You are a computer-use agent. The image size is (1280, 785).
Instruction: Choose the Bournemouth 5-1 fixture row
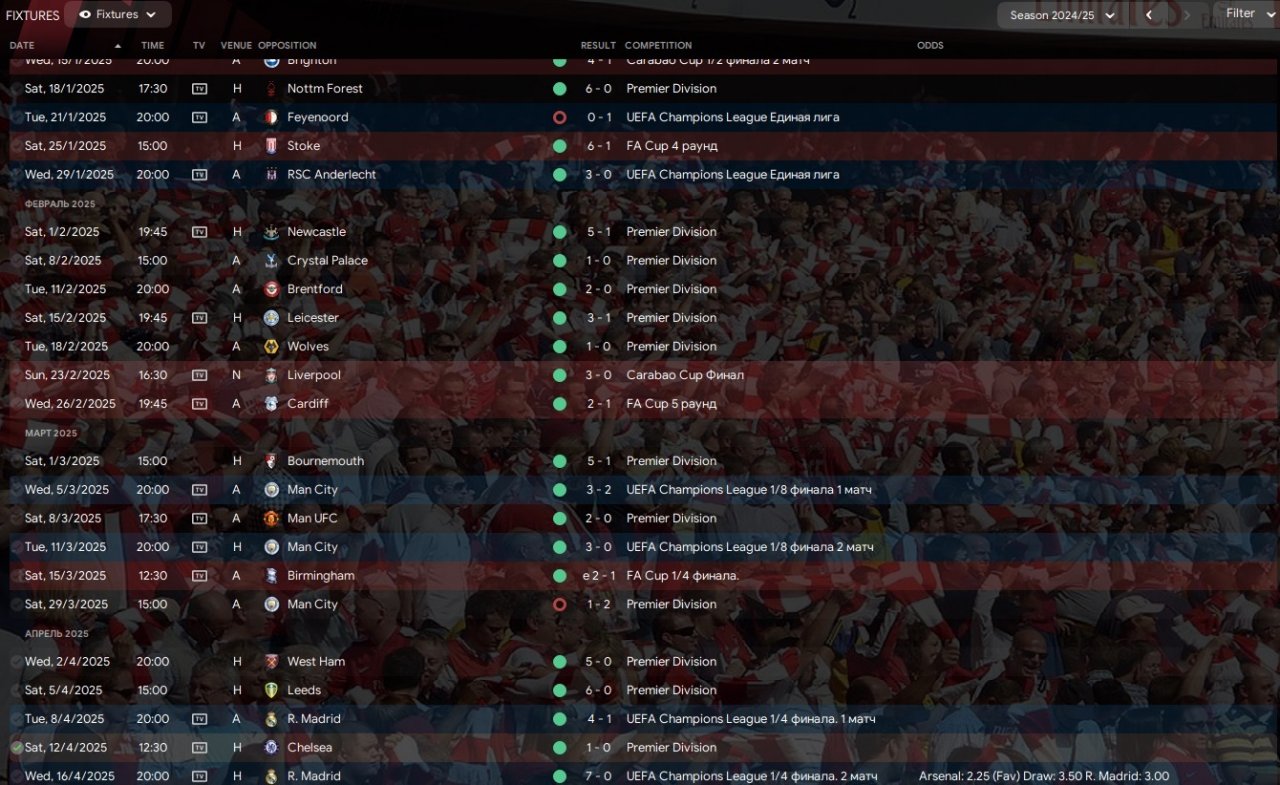click(325, 461)
